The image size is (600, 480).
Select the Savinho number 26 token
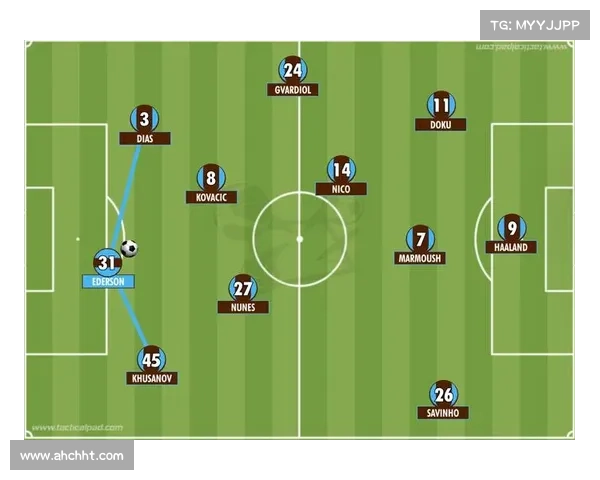click(443, 393)
